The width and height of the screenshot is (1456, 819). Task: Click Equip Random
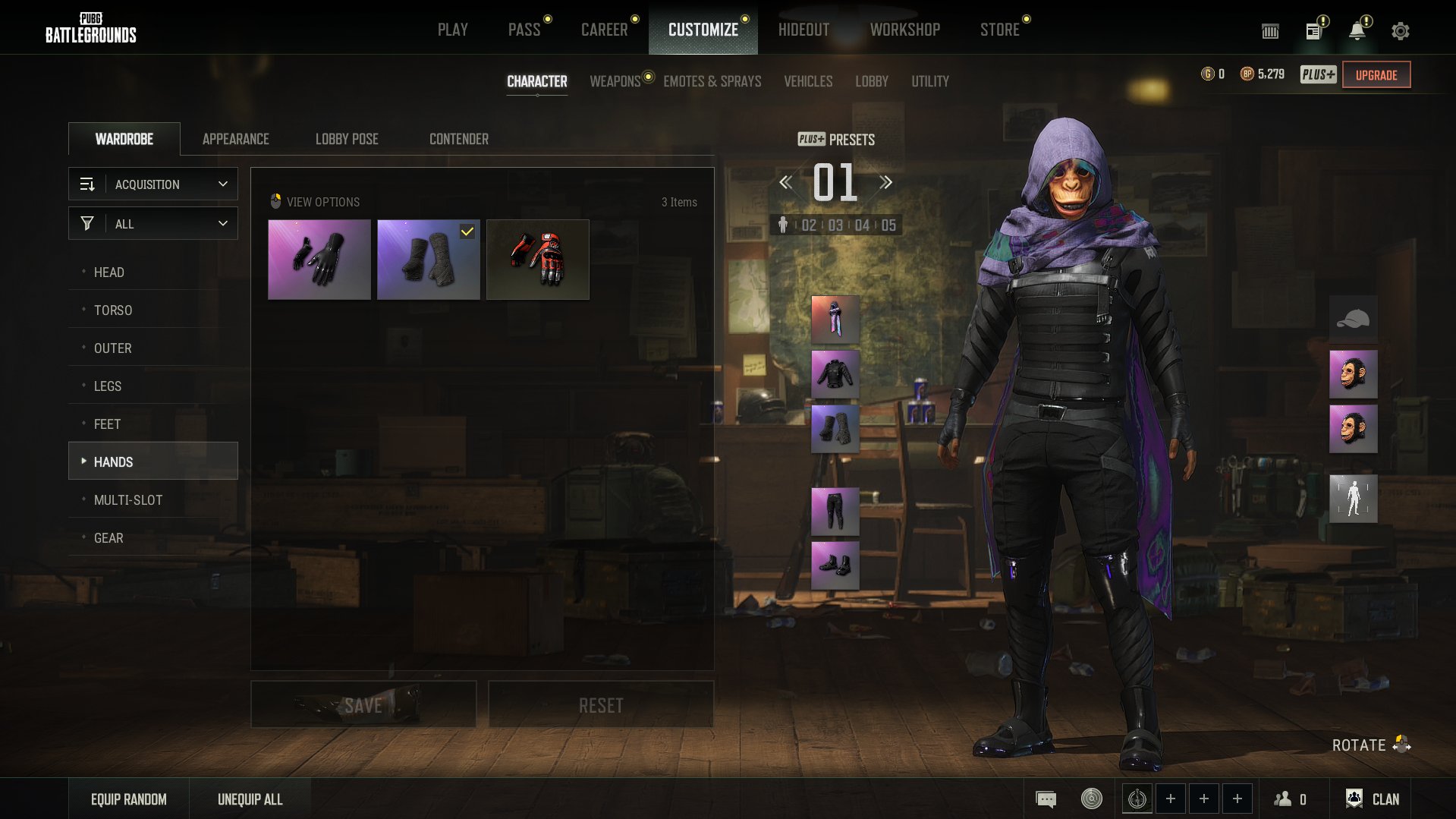tap(129, 799)
